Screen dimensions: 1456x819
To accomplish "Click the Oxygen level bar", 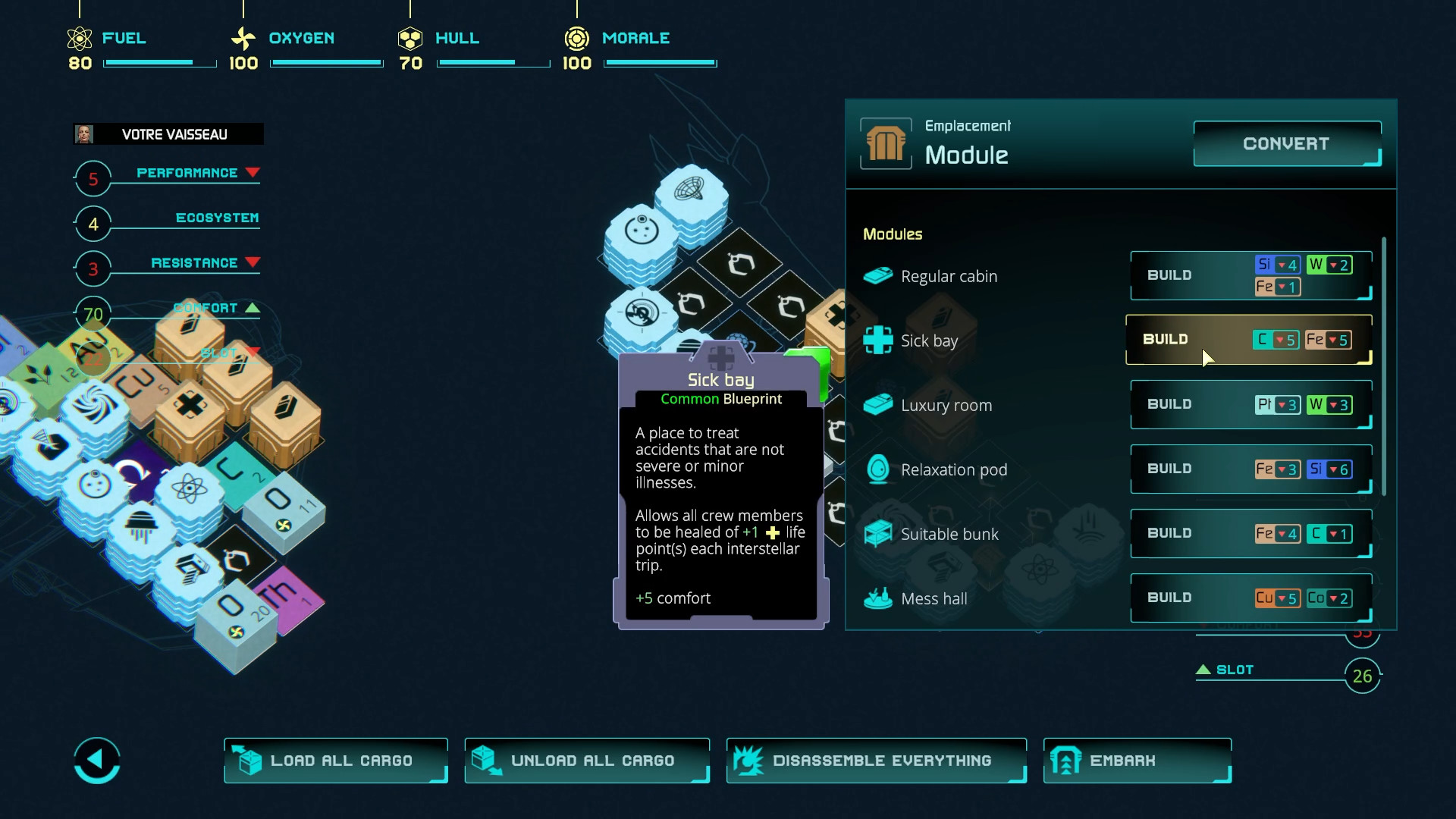I will (326, 63).
